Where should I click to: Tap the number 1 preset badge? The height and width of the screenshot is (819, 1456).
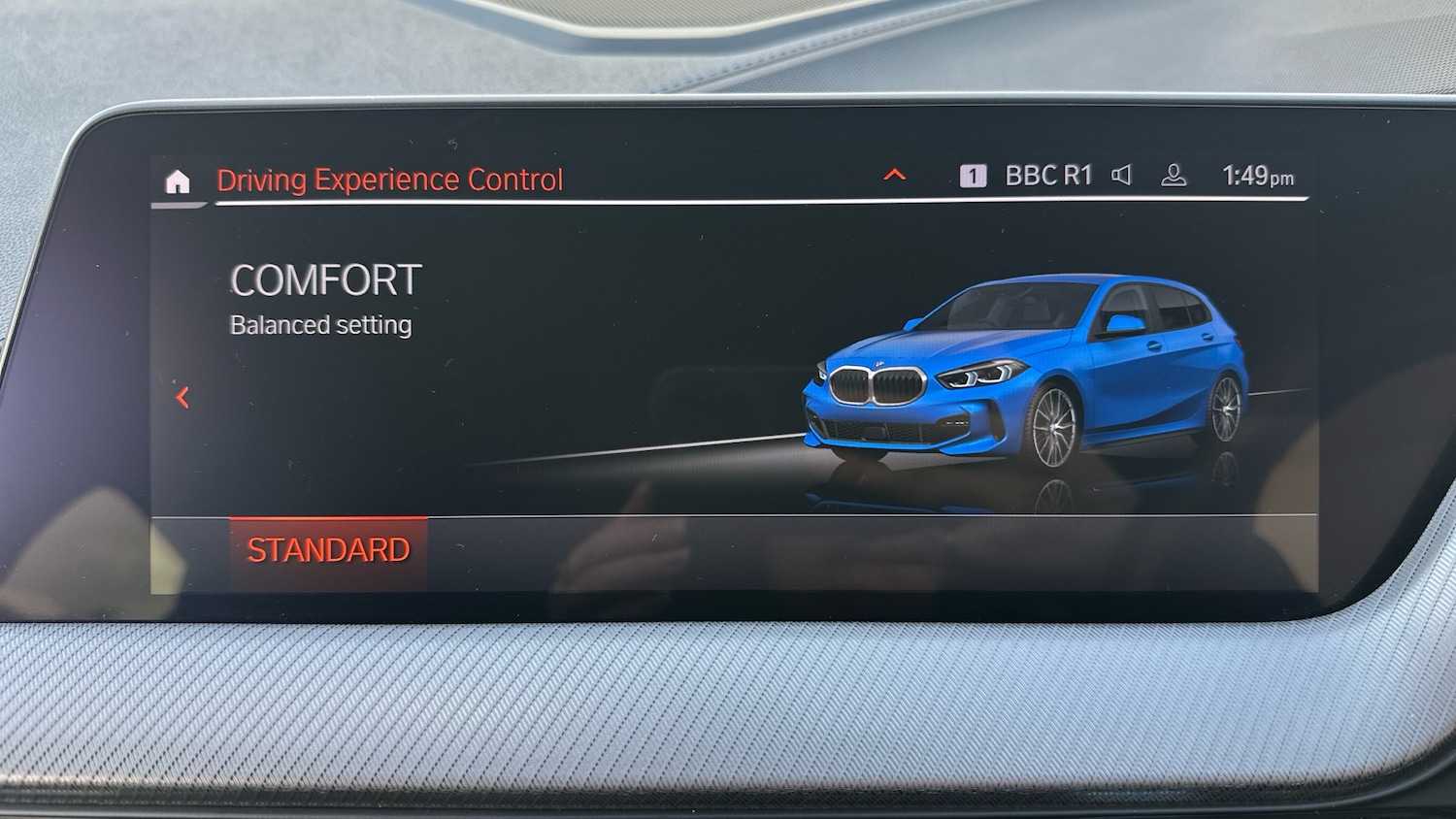click(x=972, y=174)
